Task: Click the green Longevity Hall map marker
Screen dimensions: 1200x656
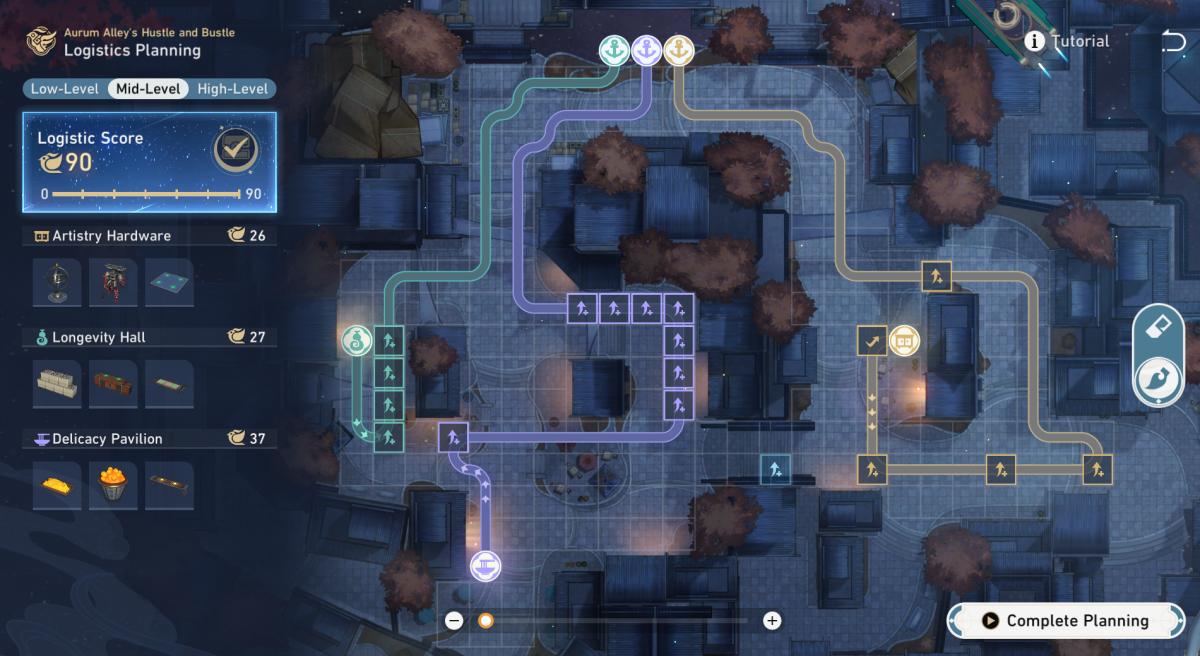Action: (x=356, y=341)
